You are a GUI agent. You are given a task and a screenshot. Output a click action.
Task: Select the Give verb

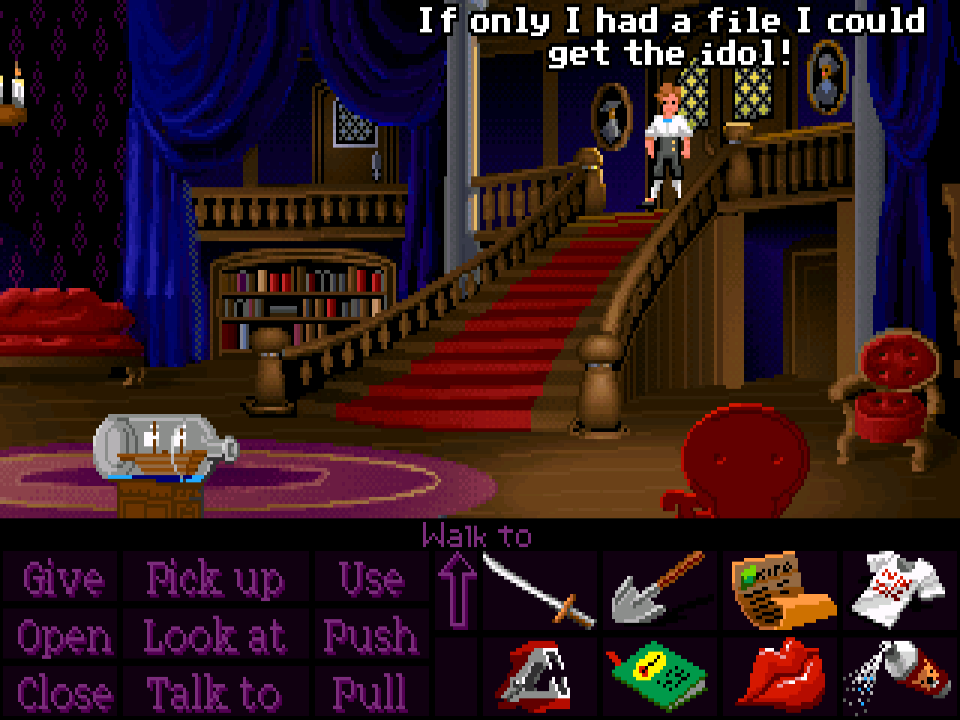(x=62, y=580)
